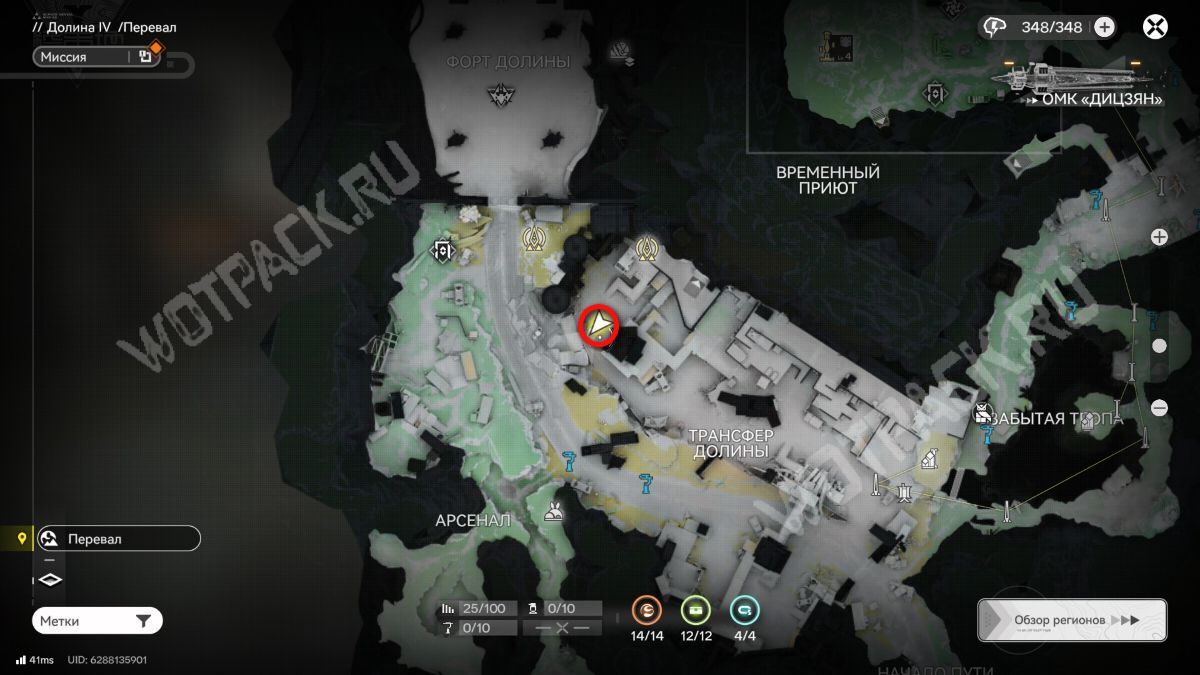Screen dimensions: 1200x675
Task: Click the green 12/12 chest counter icon
Action: point(696,609)
